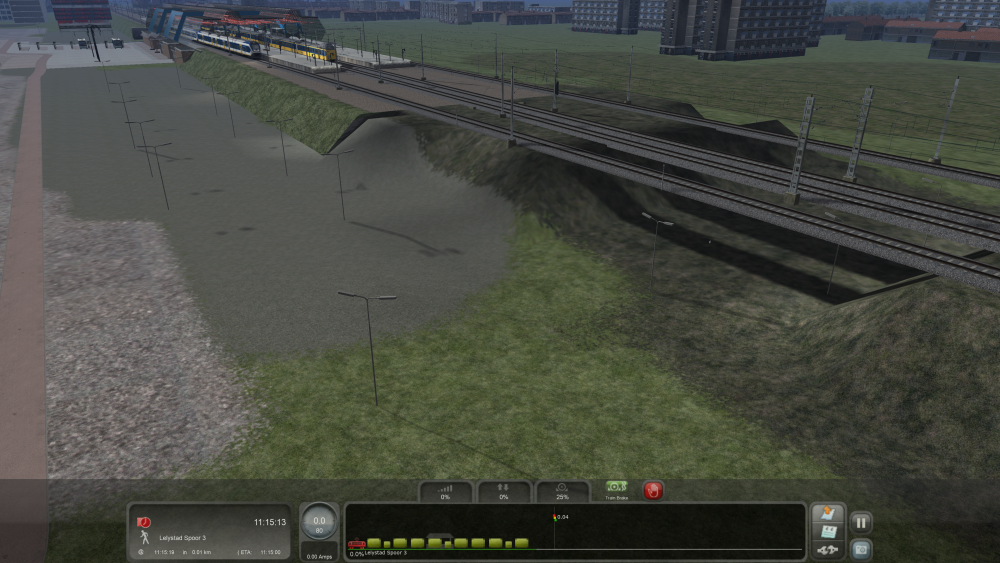Open the route map icon

(827, 514)
